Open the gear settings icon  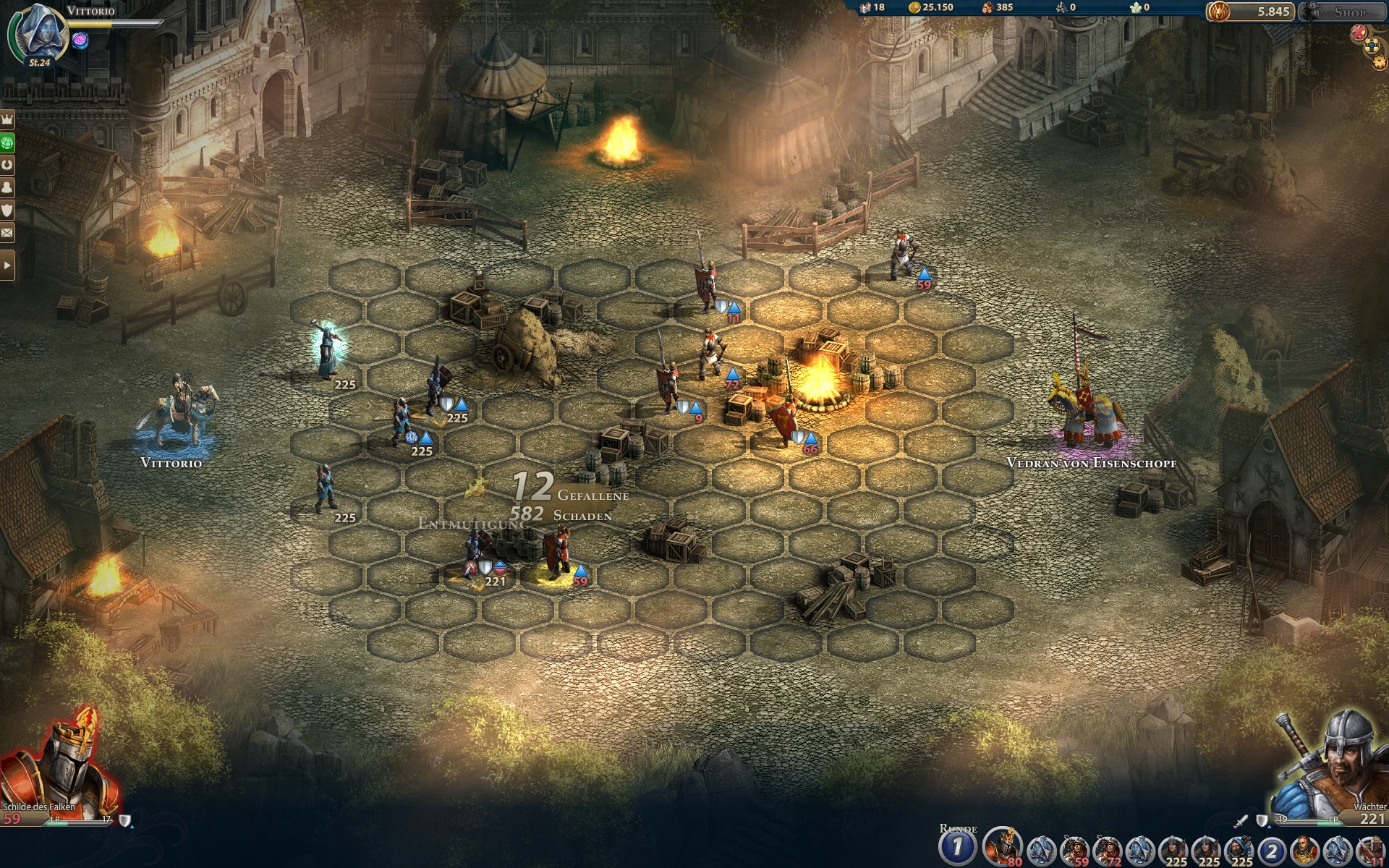coord(1380,63)
